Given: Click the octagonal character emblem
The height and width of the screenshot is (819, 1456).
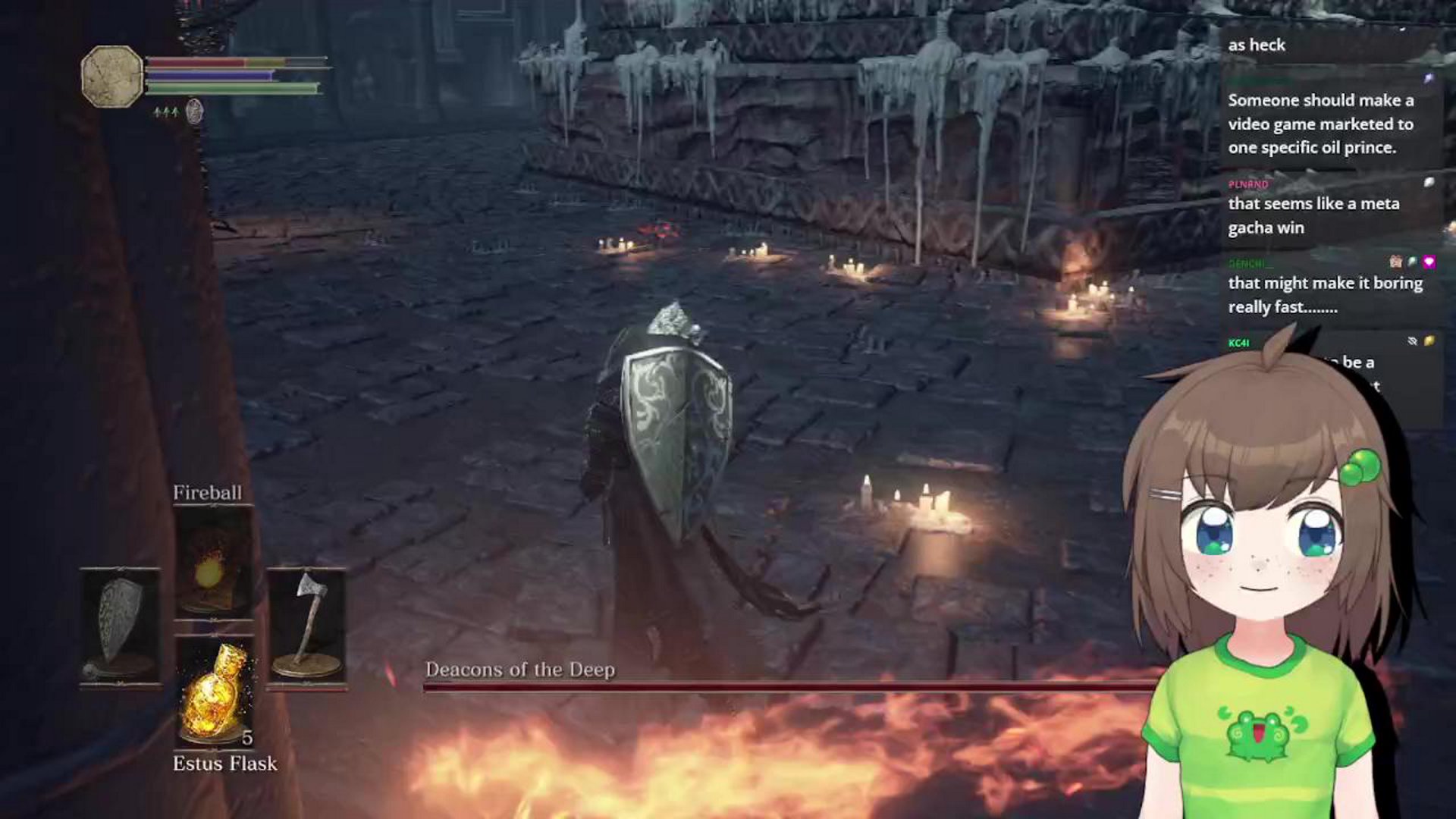Looking at the screenshot, I should click(112, 76).
